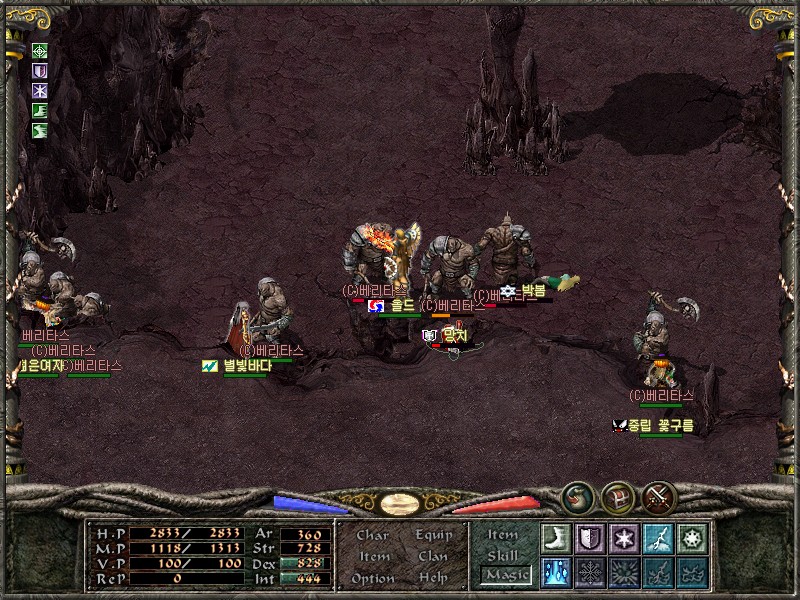Switch to the Item tab above Skill
Image resolution: width=800 pixels, height=600 pixels.
click(x=503, y=535)
